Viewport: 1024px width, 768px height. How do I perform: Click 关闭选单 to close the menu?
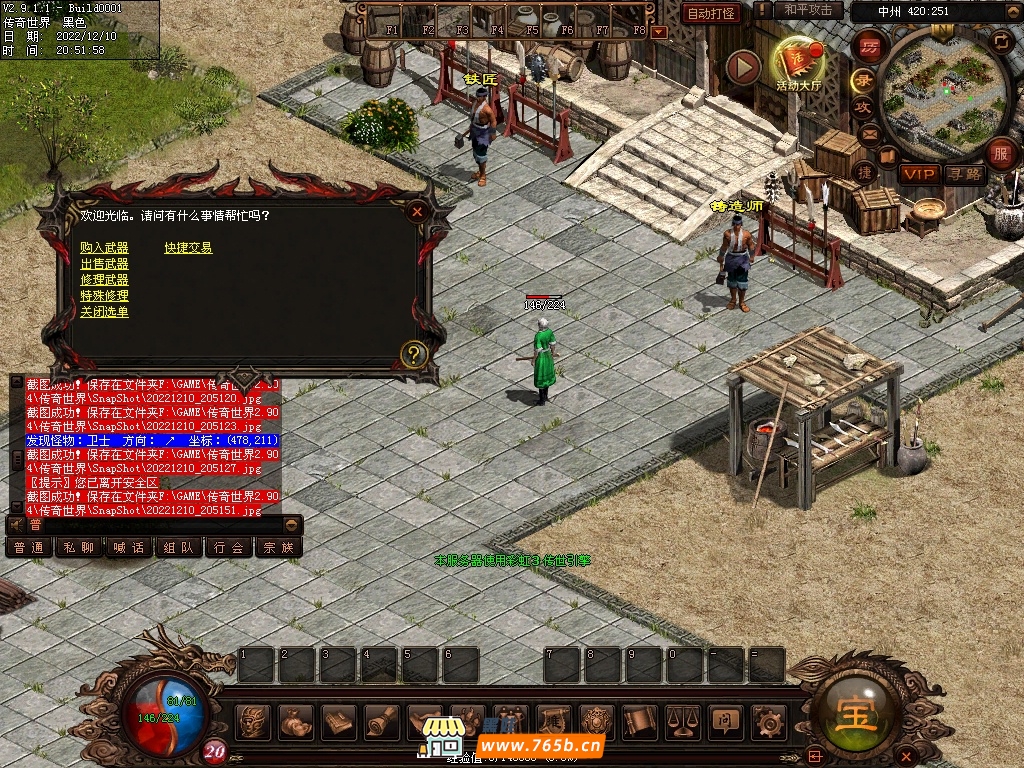click(x=104, y=312)
